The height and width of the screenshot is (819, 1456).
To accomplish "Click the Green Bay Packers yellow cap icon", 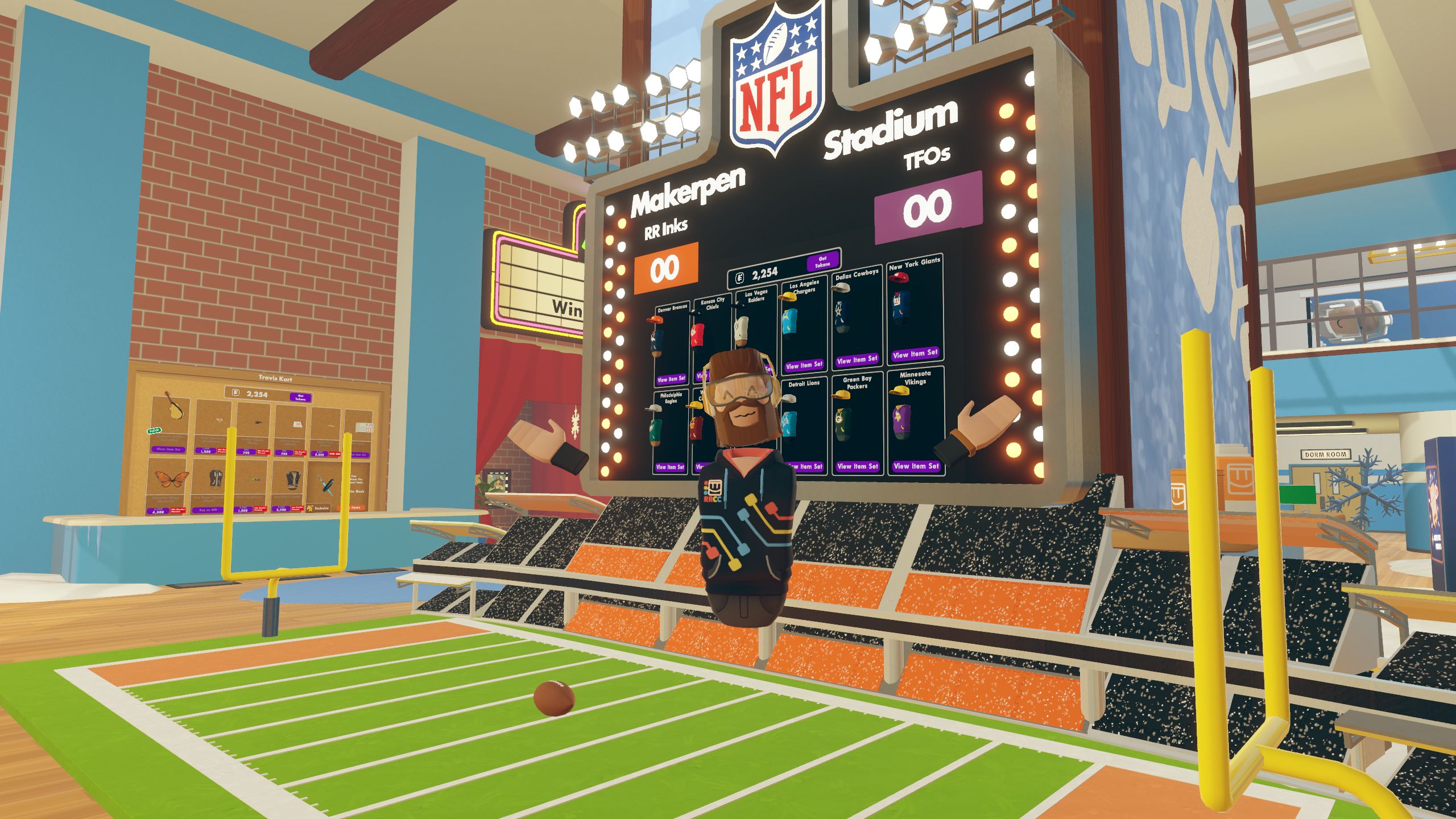I will pyautogui.click(x=842, y=395).
